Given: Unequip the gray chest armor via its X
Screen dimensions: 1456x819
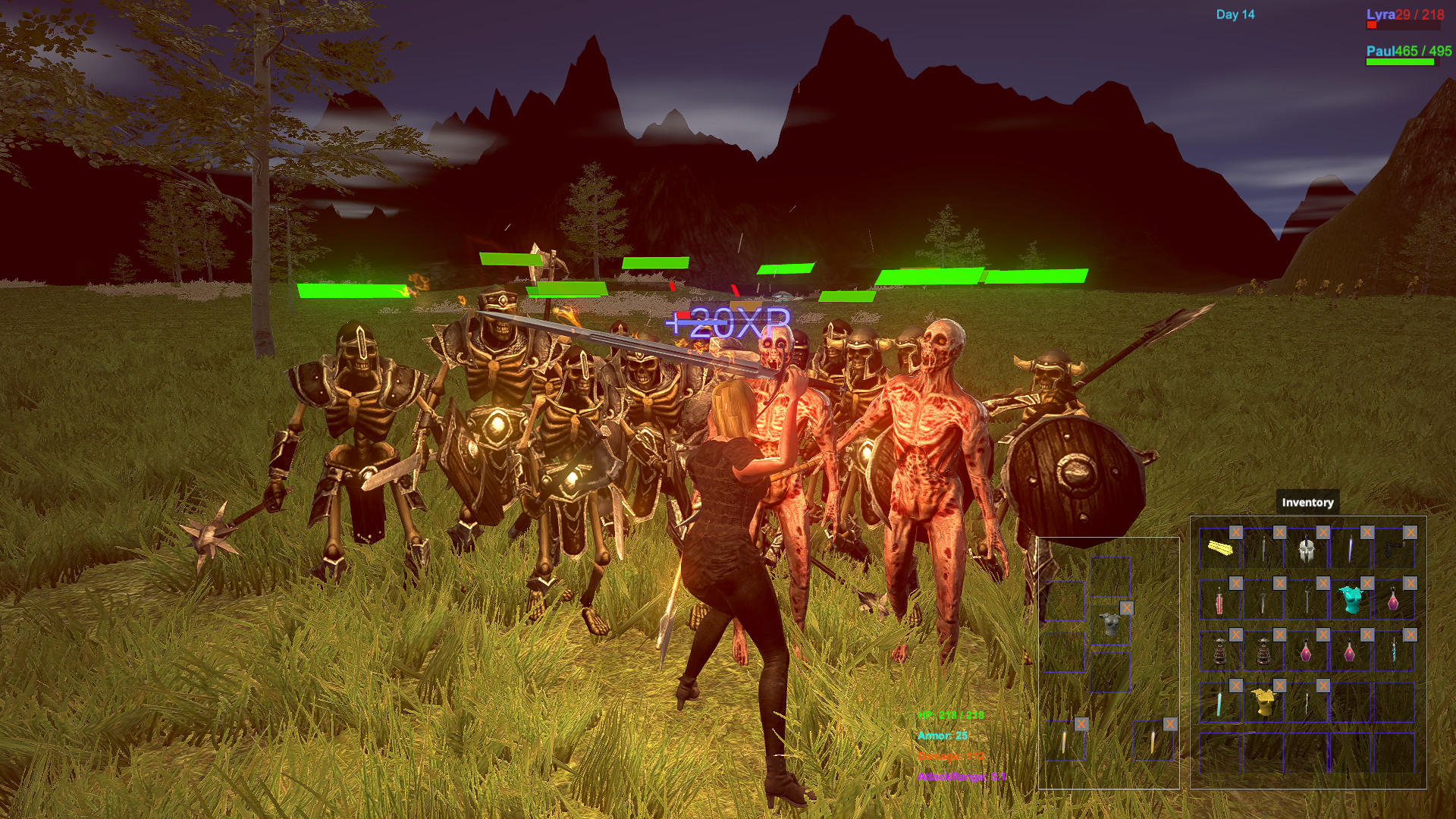Looking at the screenshot, I should point(1127,608).
